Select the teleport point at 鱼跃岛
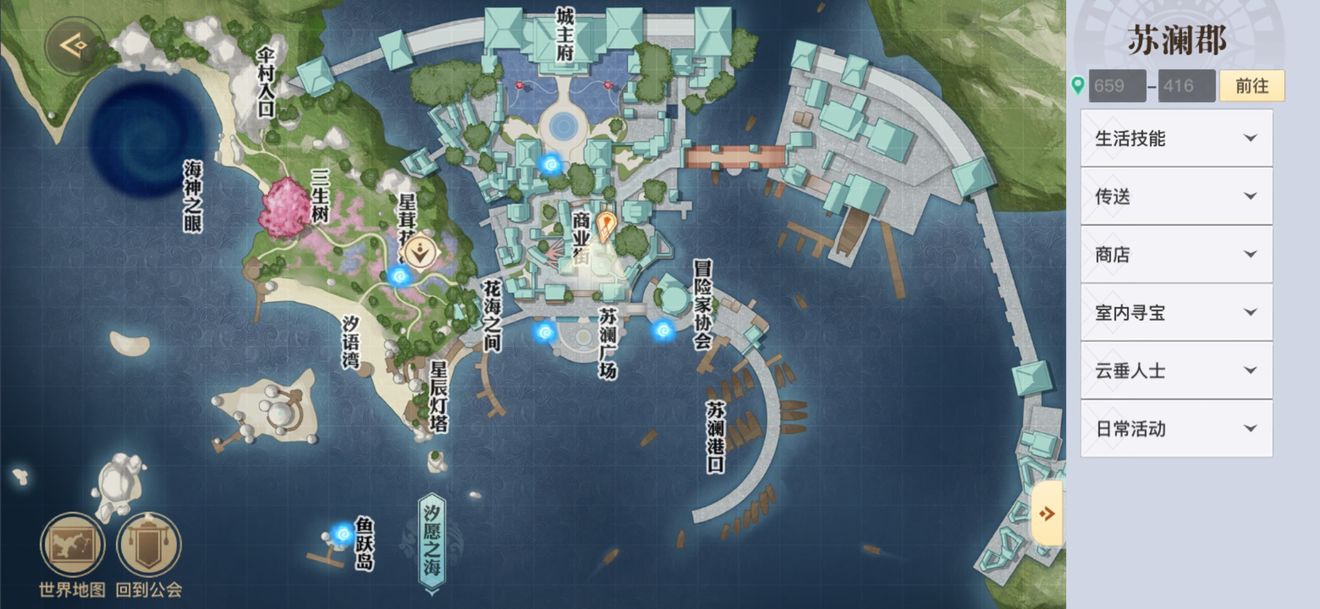Screen dimensions: 1320x609 coord(343,535)
